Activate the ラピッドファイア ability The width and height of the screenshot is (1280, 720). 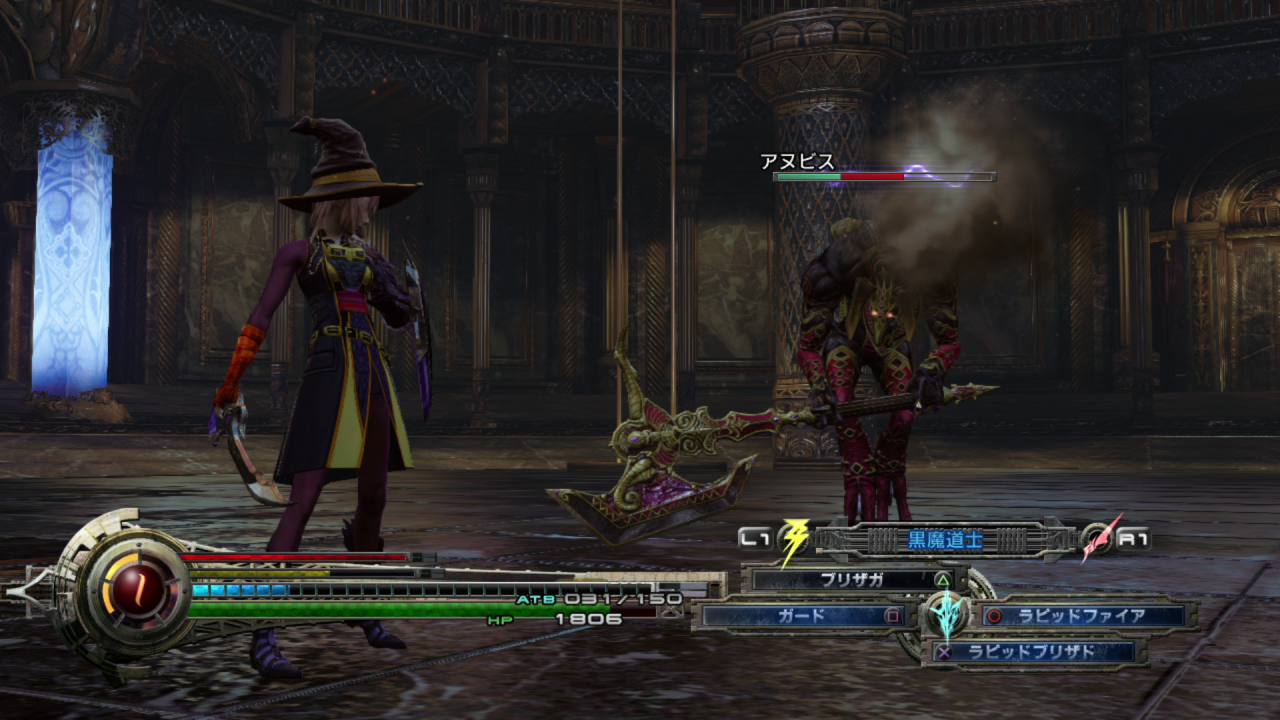[x=1082, y=616]
